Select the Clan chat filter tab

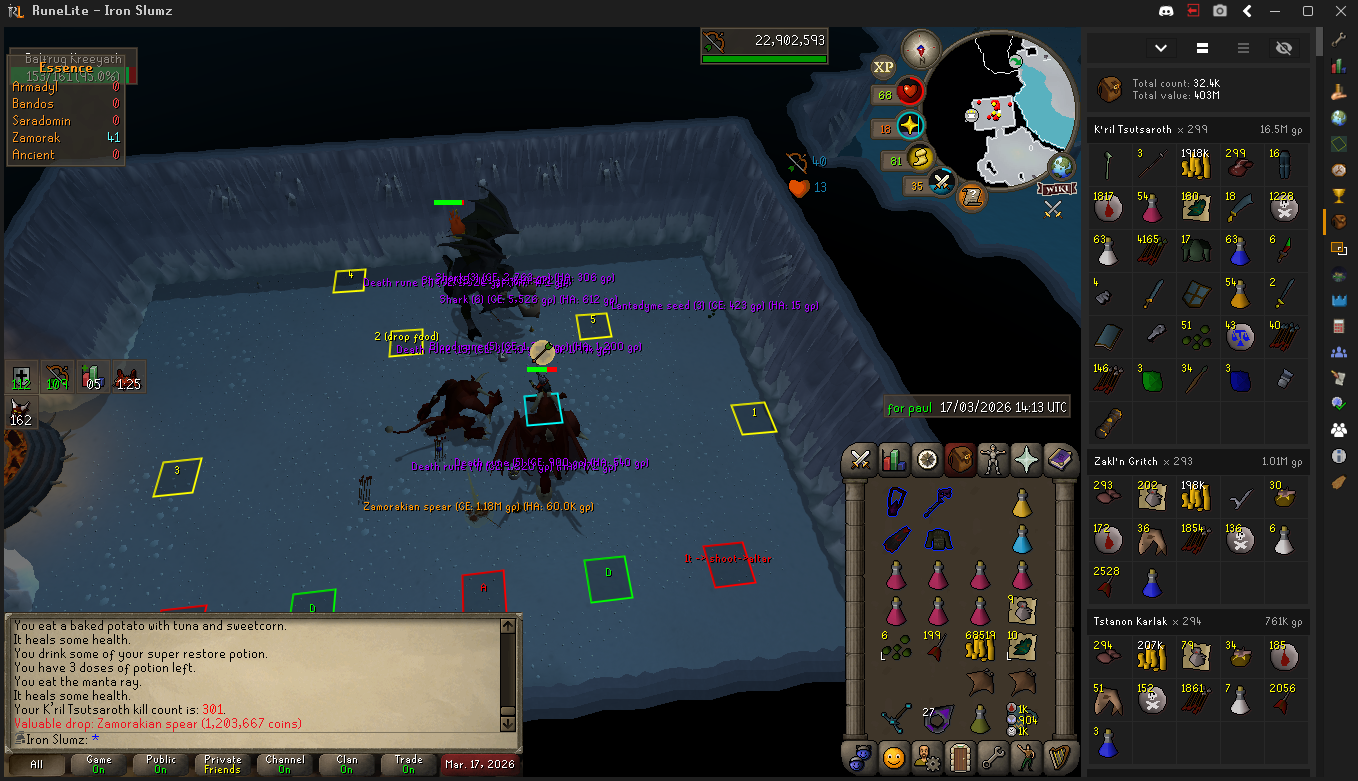pos(346,764)
